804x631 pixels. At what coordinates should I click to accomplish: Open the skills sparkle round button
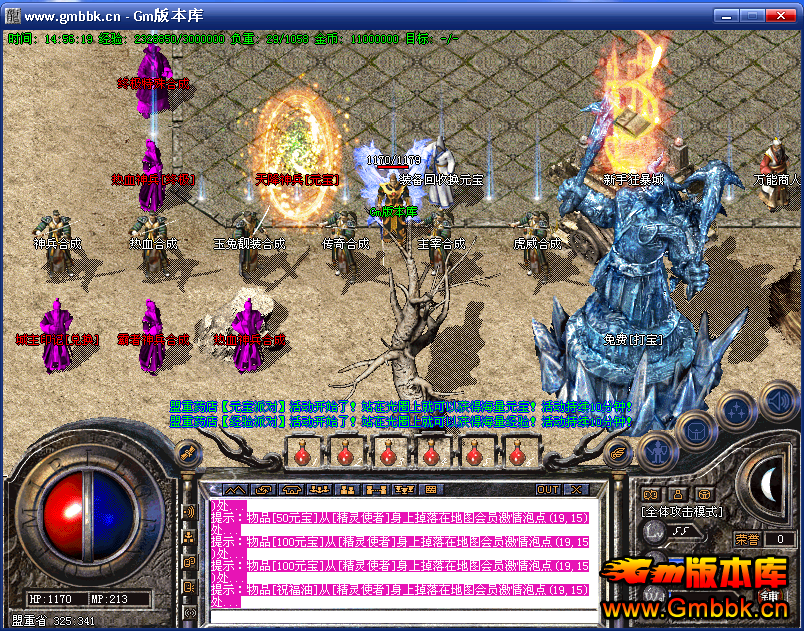[737, 409]
